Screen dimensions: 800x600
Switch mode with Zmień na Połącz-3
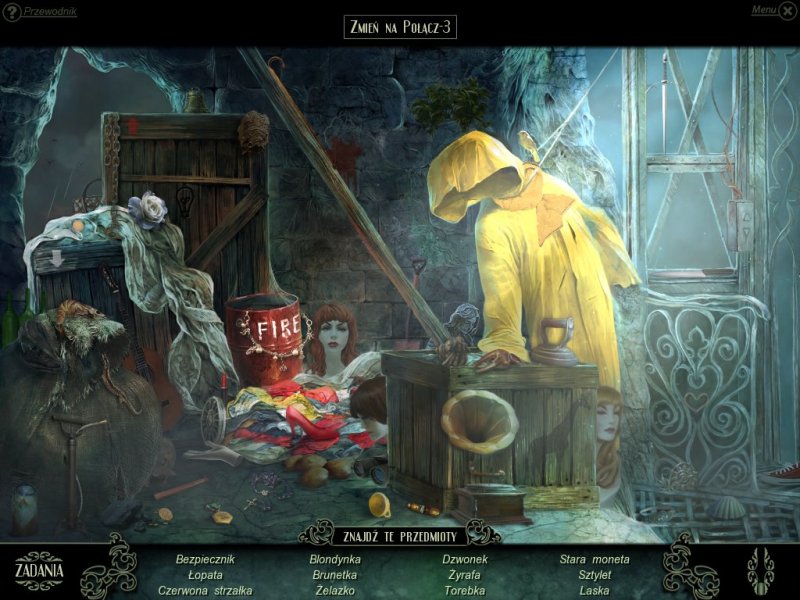(400, 27)
